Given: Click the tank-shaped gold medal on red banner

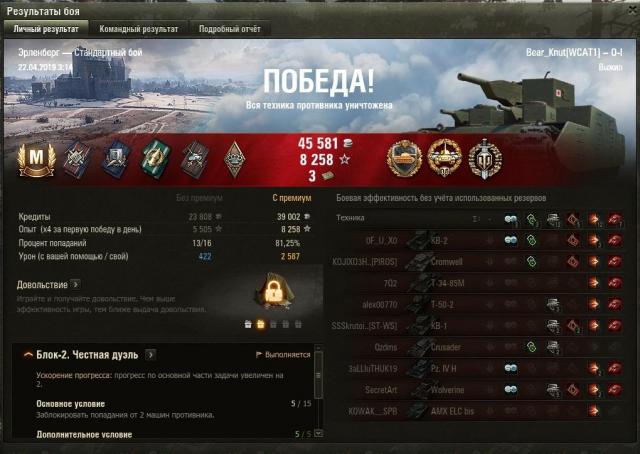Looking at the screenshot, I should [x=405, y=158].
